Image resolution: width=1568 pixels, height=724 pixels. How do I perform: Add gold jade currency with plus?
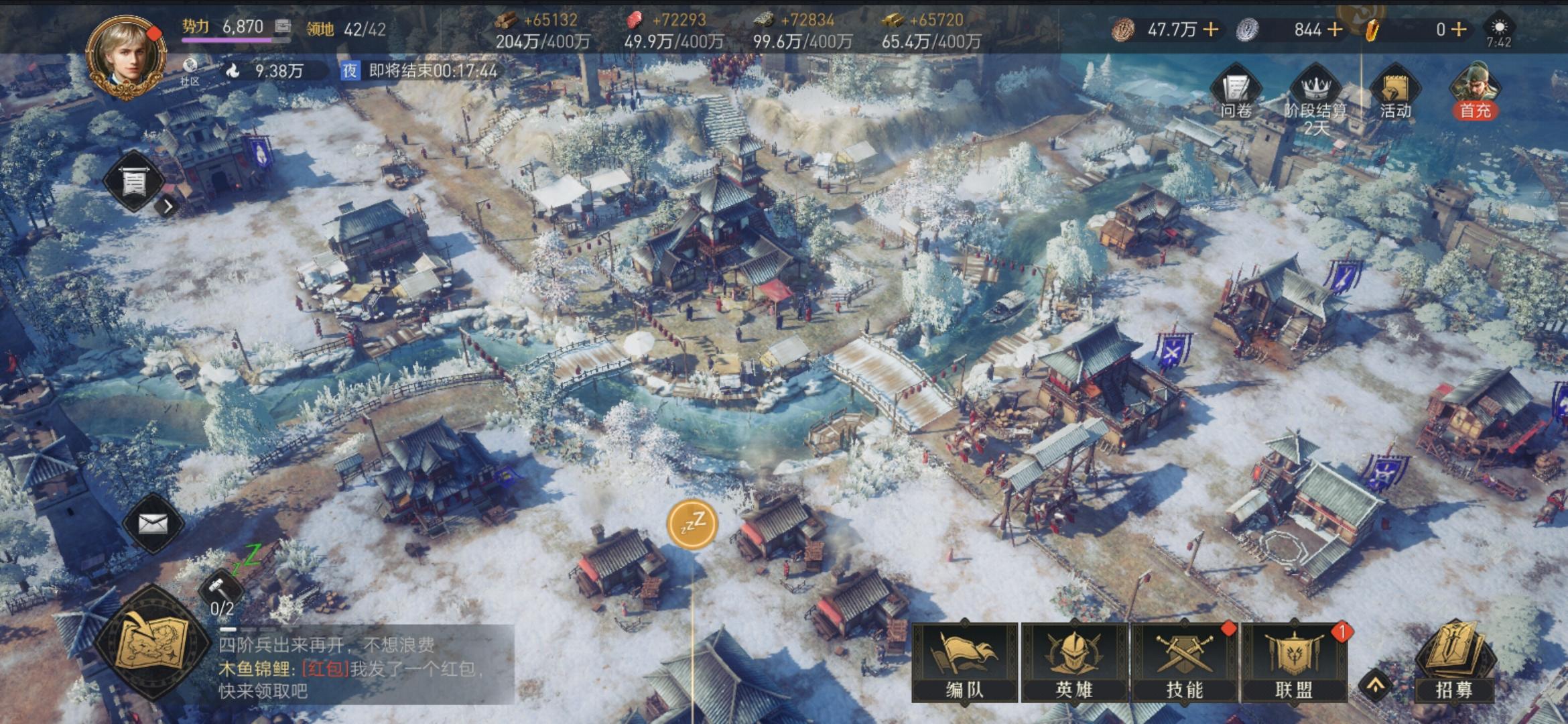coord(1458,29)
